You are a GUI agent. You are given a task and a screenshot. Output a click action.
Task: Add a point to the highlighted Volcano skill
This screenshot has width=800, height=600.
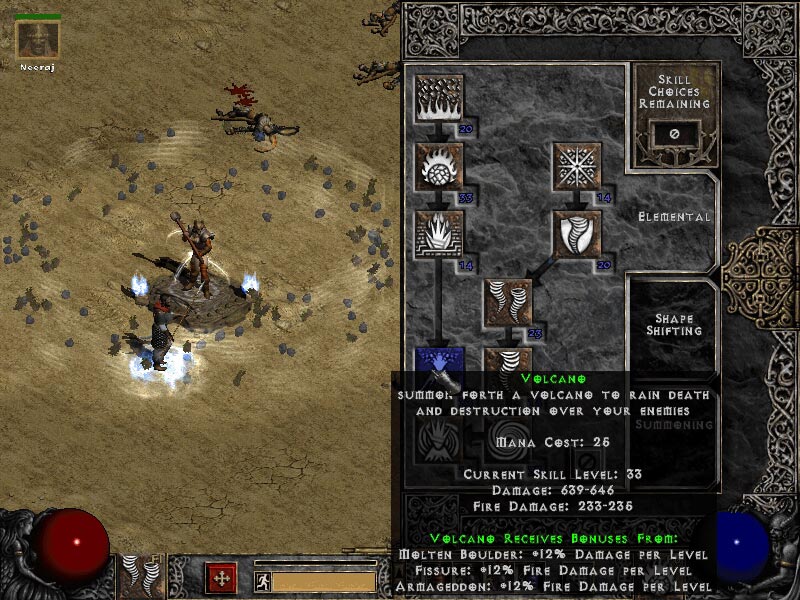tap(438, 362)
